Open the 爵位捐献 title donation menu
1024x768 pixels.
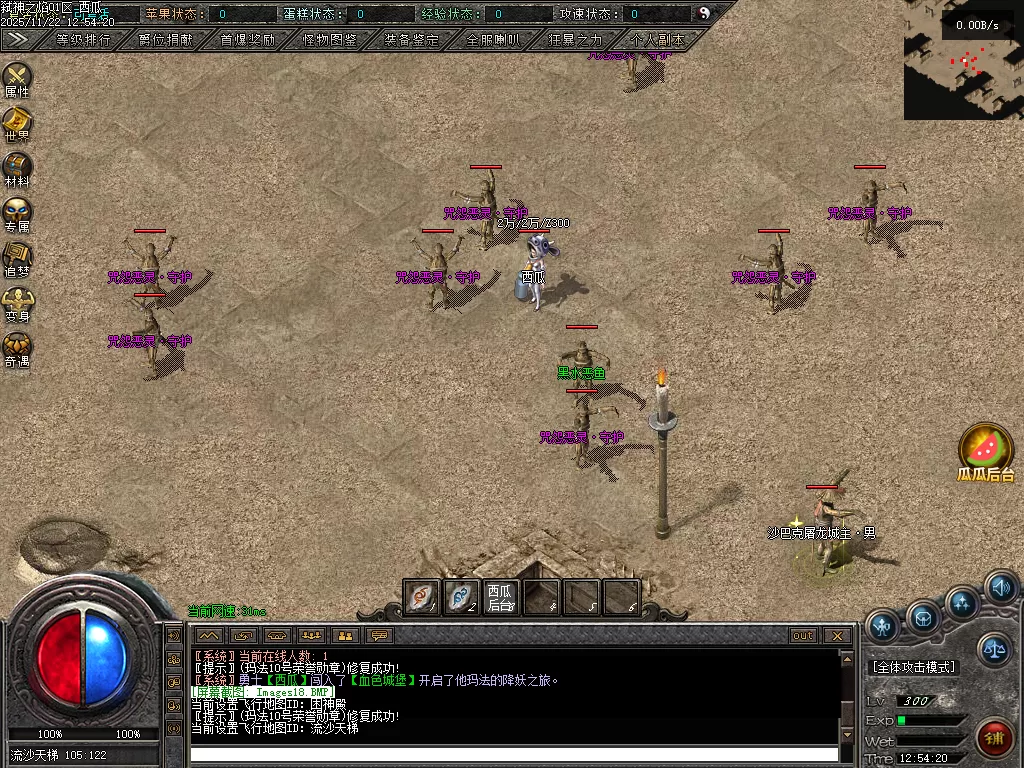166,40
